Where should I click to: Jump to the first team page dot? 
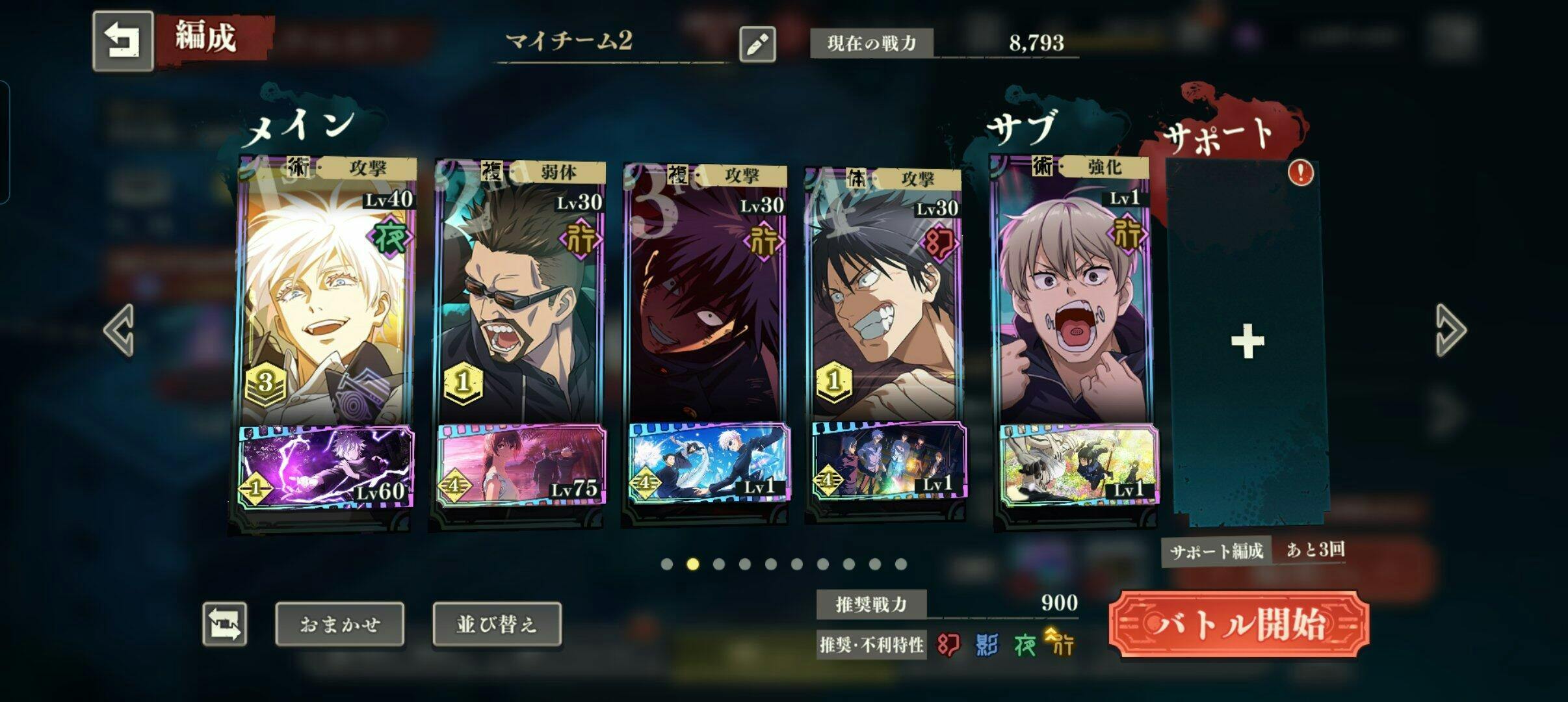tap(666, 564)
